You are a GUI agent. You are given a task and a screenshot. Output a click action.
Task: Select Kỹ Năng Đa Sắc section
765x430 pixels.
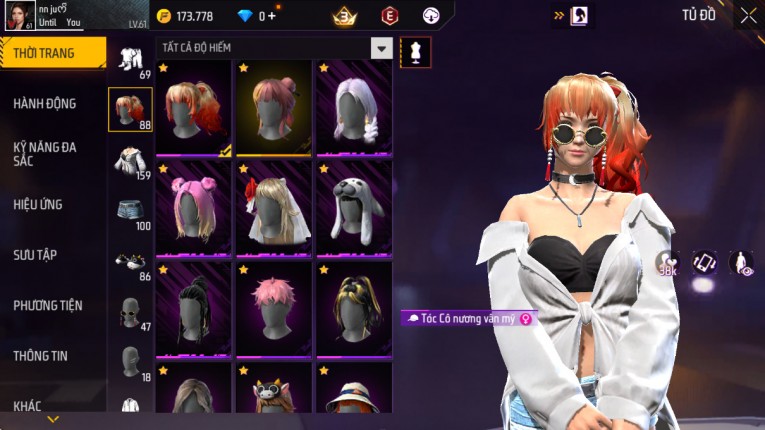[45, 153]
